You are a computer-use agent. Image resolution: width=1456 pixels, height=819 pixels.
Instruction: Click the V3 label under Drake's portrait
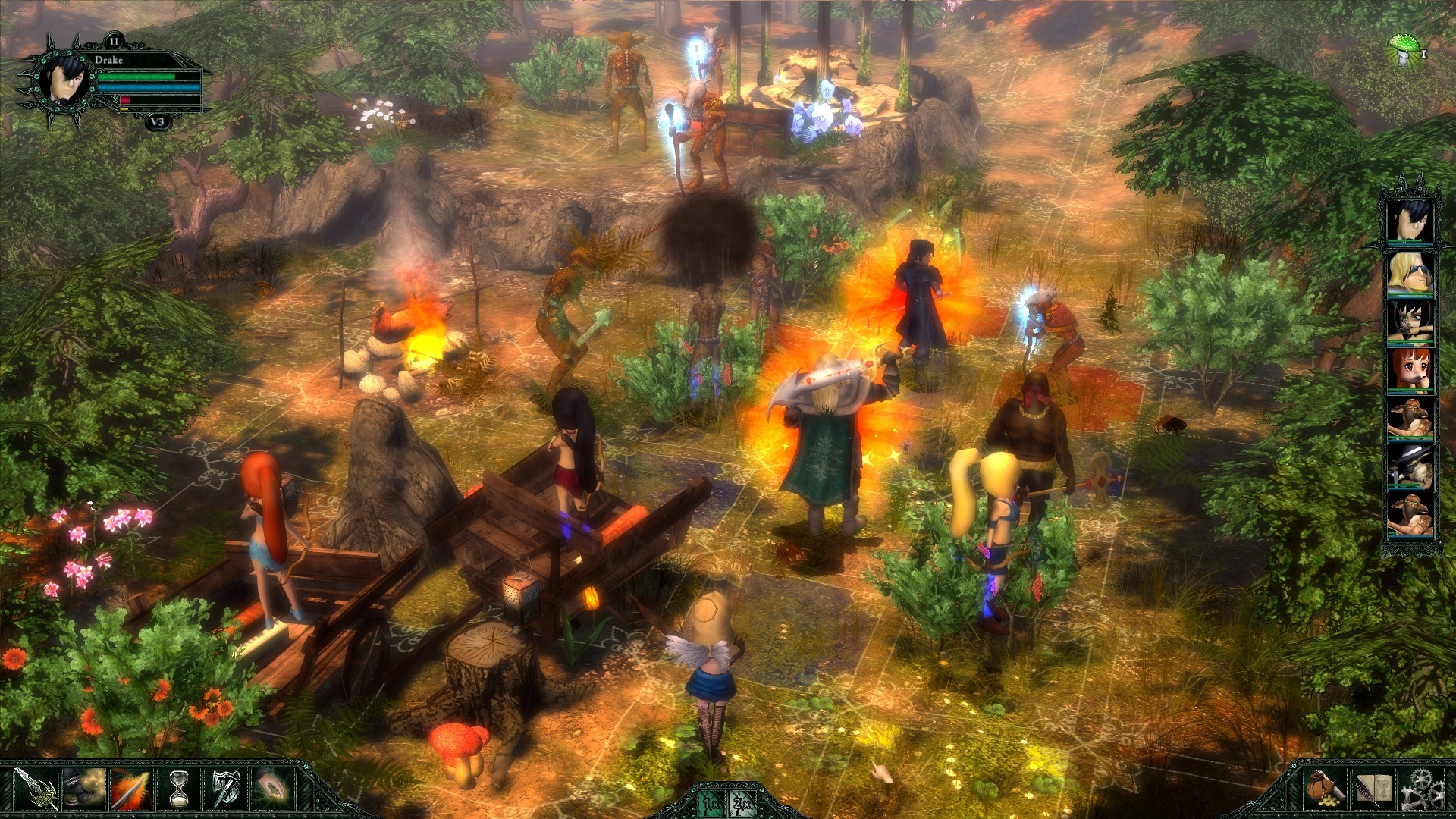(x=156, y=120)
